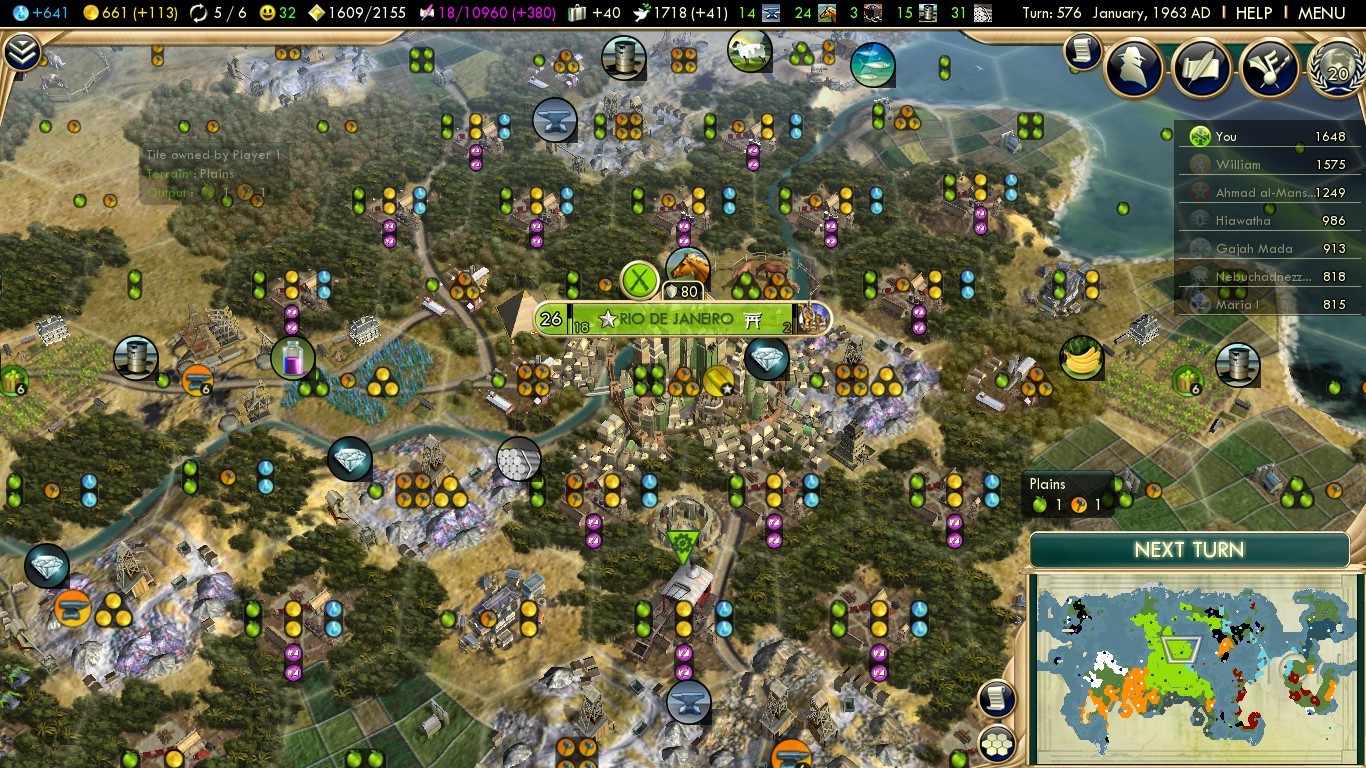Screen dimensions: 1366x768
Task: Open the HELP Civilopedia link
Action: (1253, 13)
